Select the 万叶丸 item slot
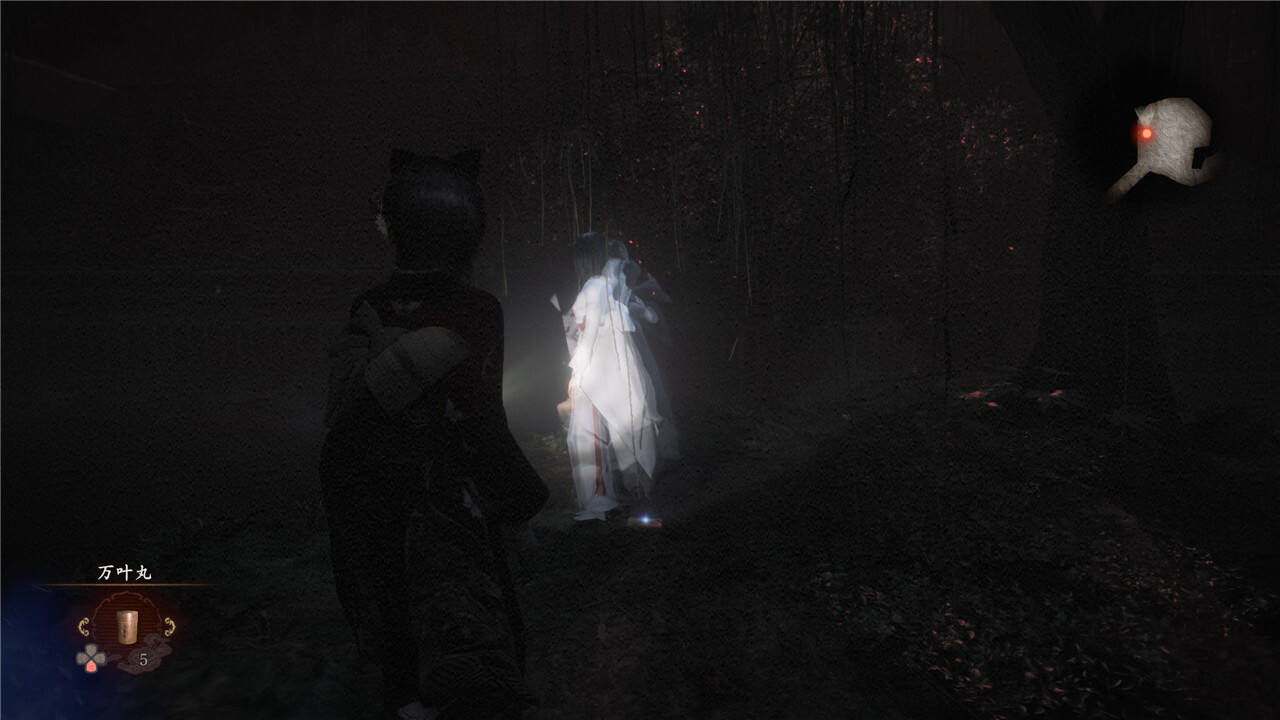Image resolution: width=1280 pixels, height=720 pixels. (127, 627)
